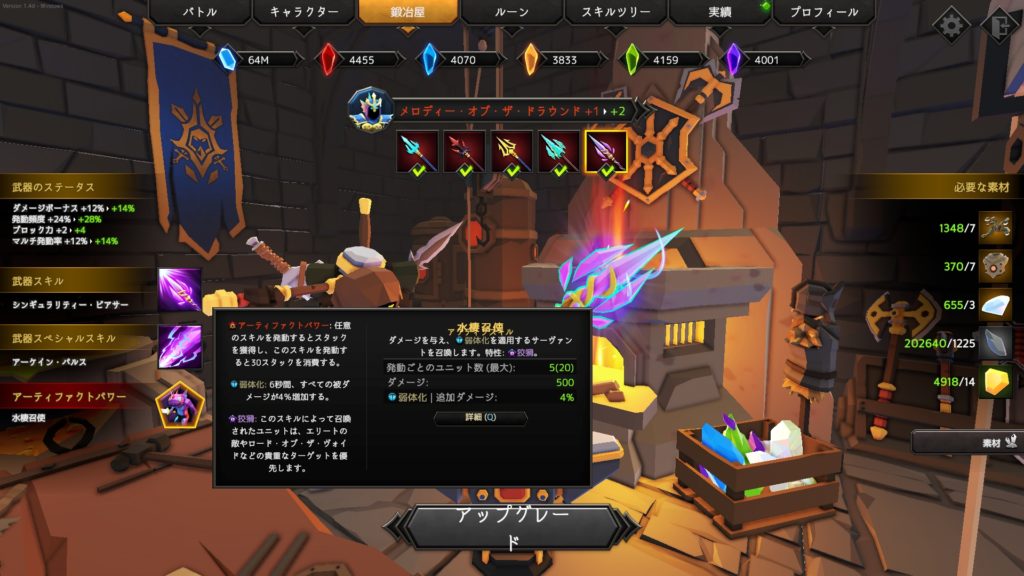Image resolution: width=1024 pixels, height=576 pixels.
Task: Show the 実績 tab
Action: pyautogui.click(x=719, y=12)
